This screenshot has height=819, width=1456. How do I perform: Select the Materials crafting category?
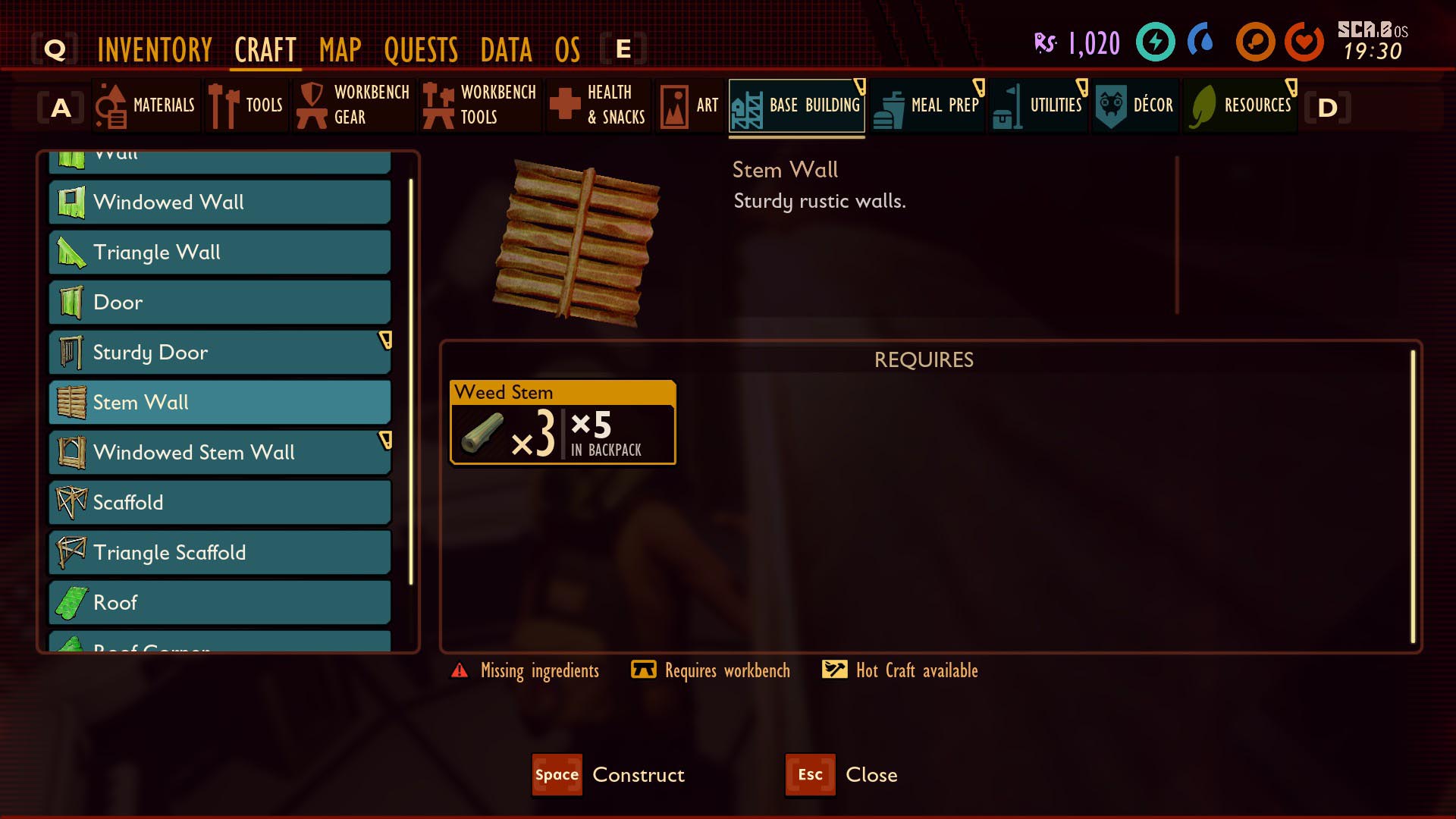coord(146,105)
